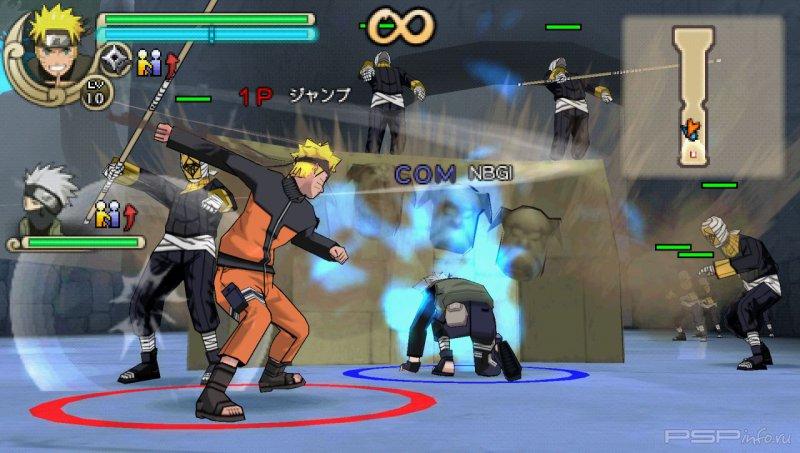Click Naruto's character portrait
The height and width of the screenshot is (453, 800).
pos(50,42)
